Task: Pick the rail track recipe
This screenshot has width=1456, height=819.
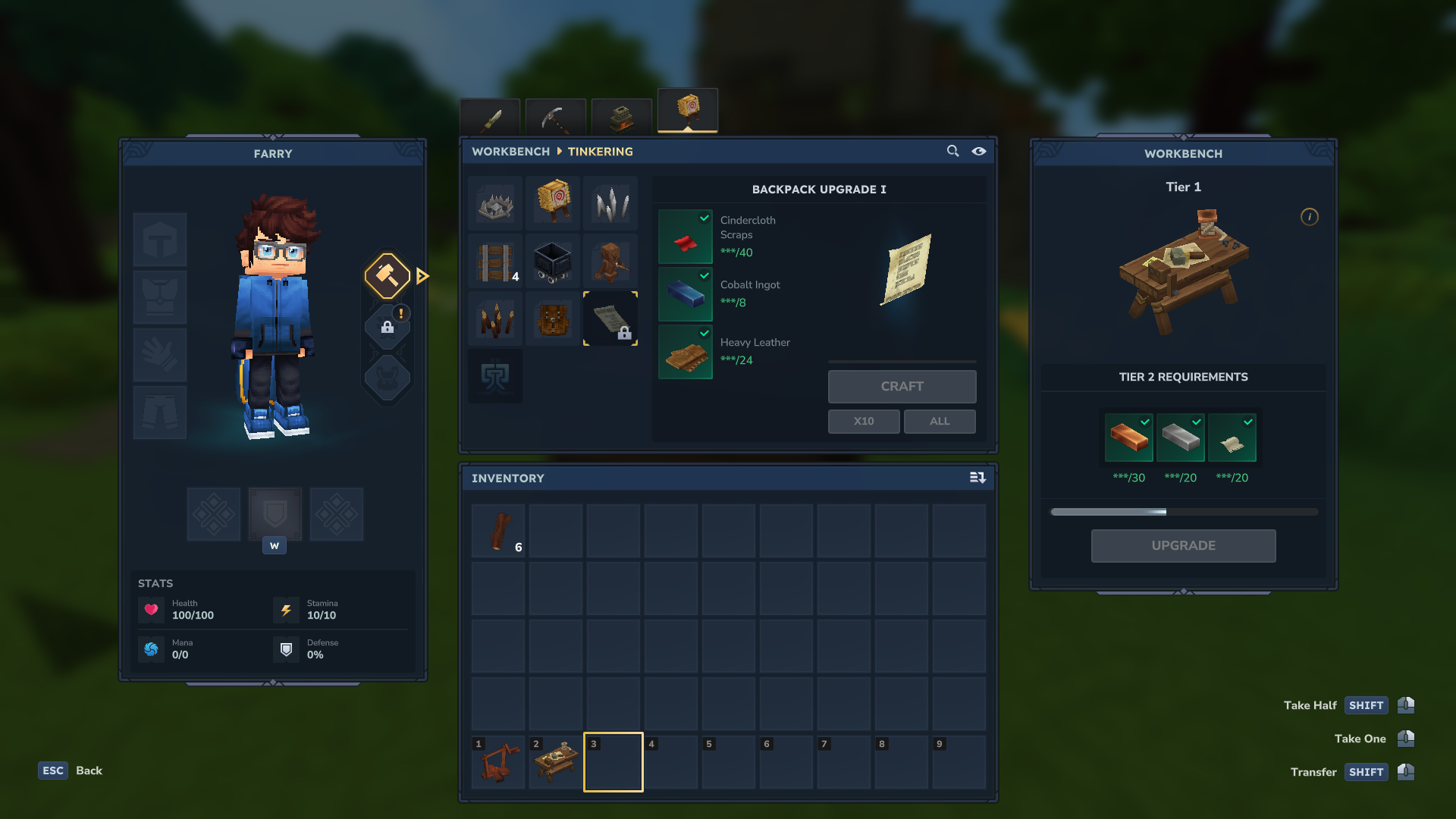Action: 495,261
